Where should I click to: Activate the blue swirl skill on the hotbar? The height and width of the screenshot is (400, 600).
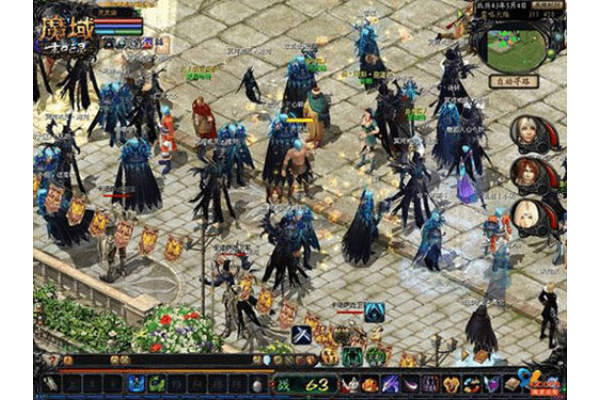click(136, 383)
